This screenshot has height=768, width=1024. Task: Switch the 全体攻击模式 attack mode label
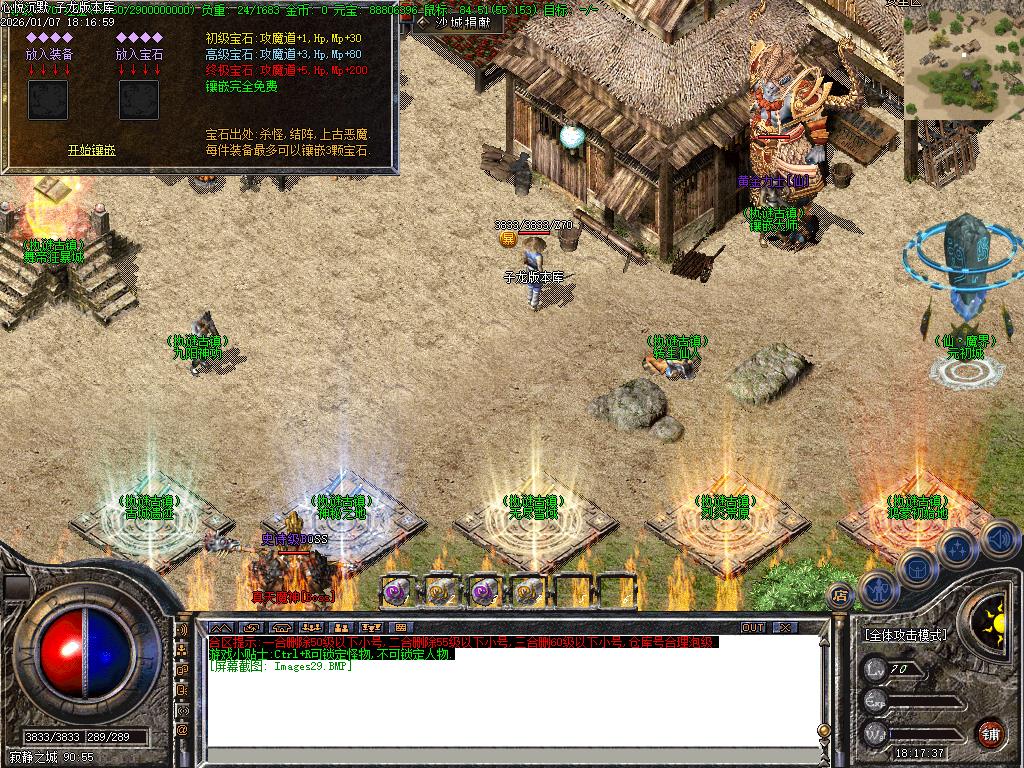[906, 634]
